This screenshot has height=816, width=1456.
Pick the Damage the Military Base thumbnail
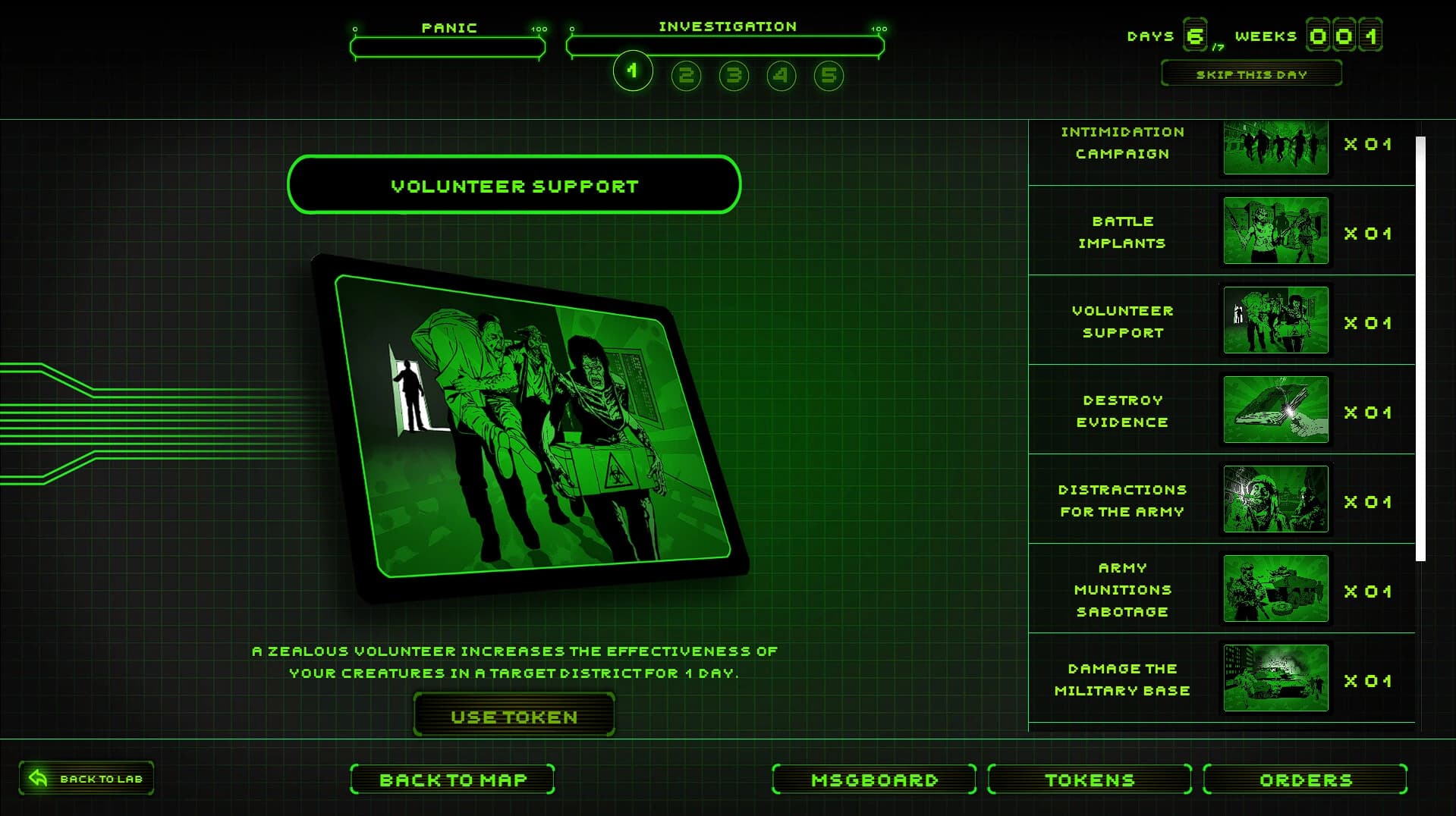click(x=1274, y=679)
